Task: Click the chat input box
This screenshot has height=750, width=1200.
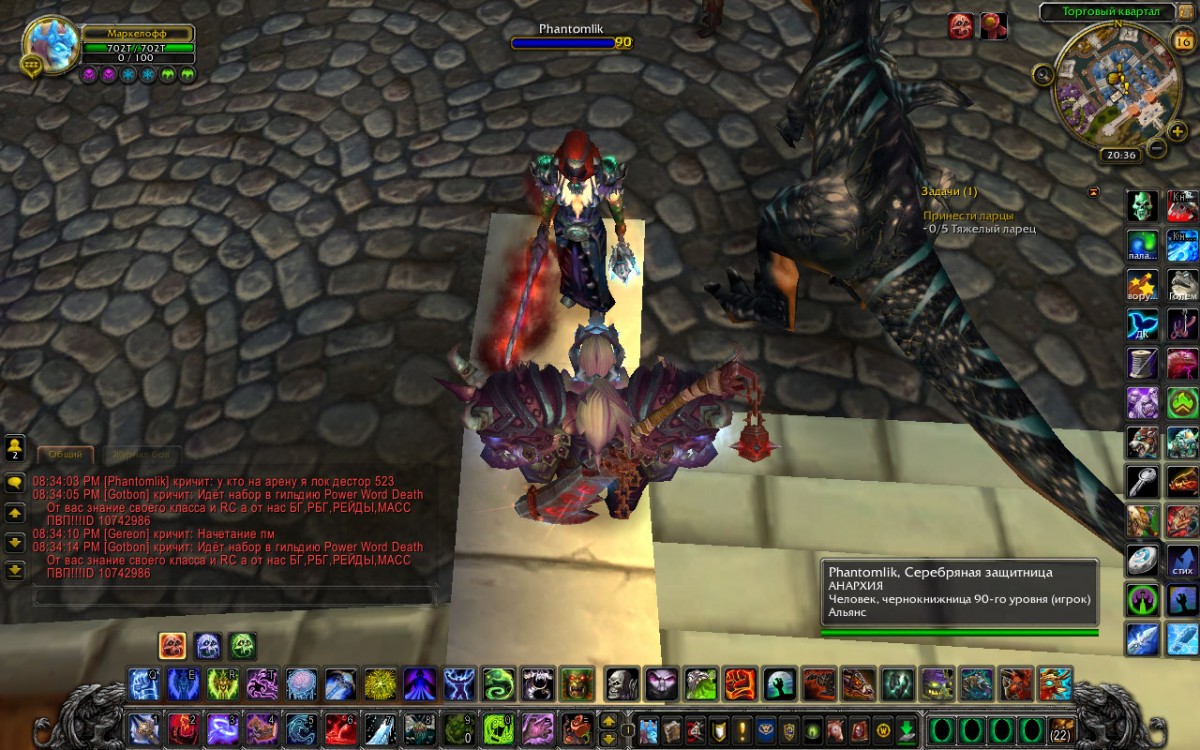Action: point(232,597)
